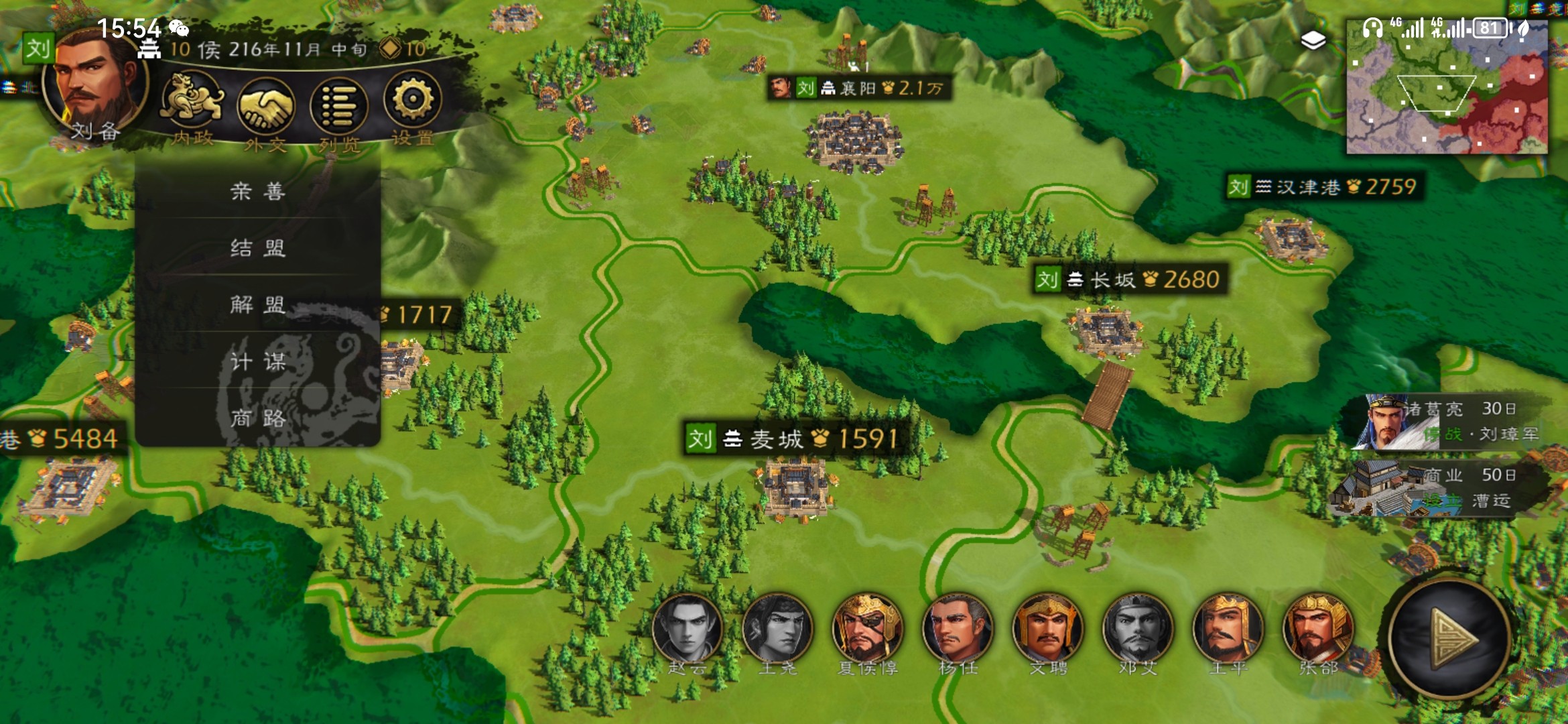Choose 亲善 from the diplomacy menu
Screen dimensions: 1568x724
coord(258,192)
